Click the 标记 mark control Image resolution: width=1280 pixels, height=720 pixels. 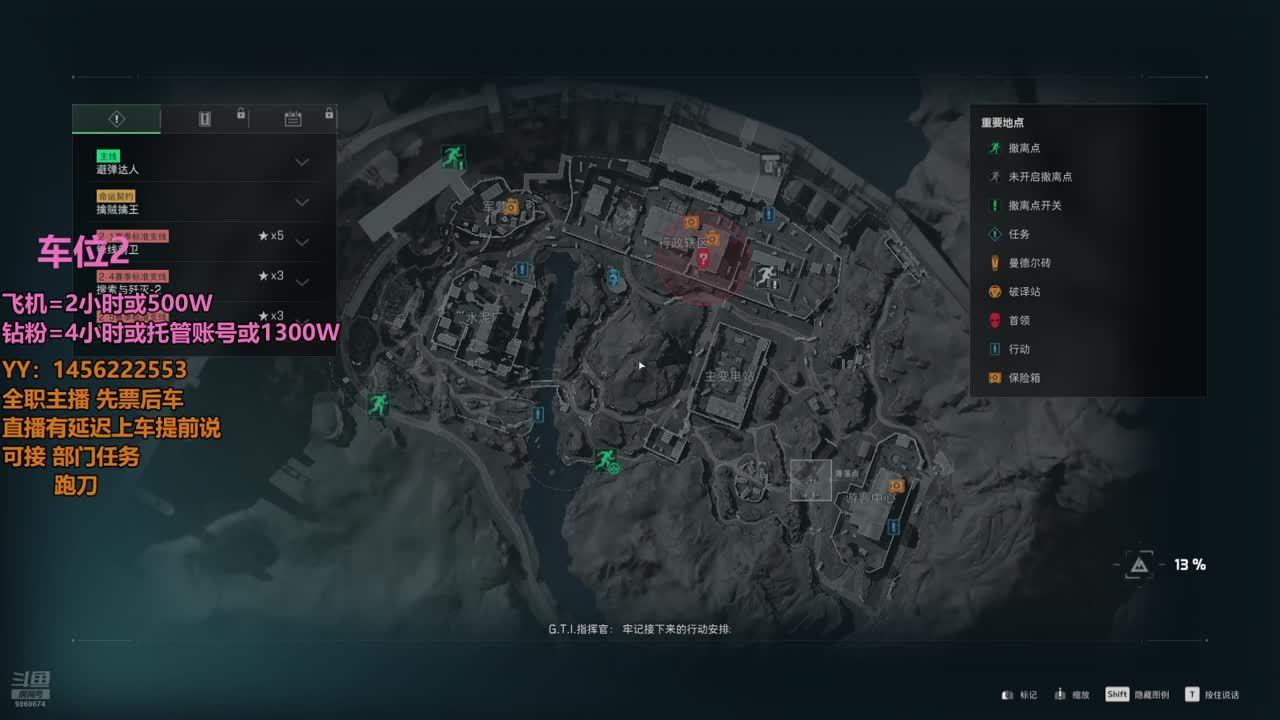click(x=1020, y=695)
